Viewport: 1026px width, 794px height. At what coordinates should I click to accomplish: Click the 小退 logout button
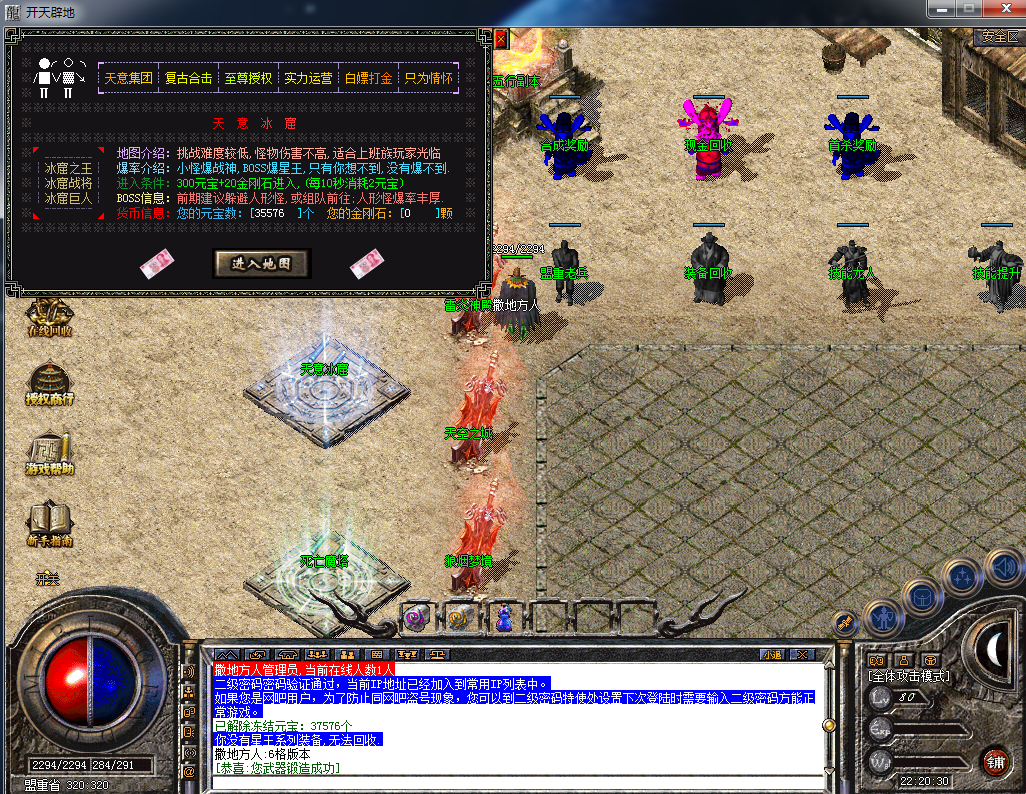771,655
